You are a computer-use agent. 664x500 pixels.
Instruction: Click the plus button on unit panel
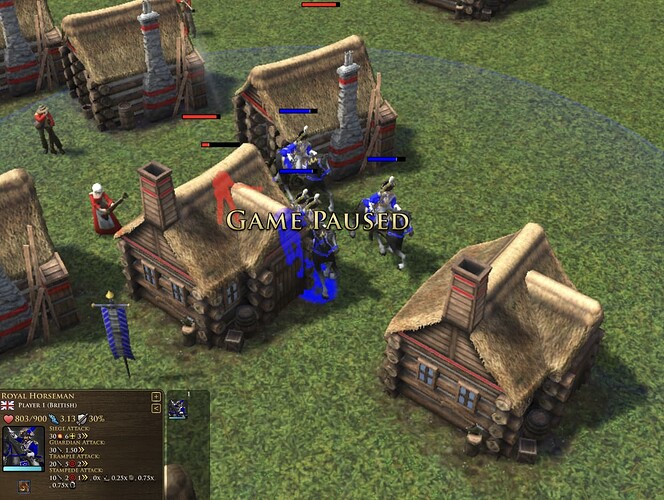pyautogui.click(x=156, y=396)
